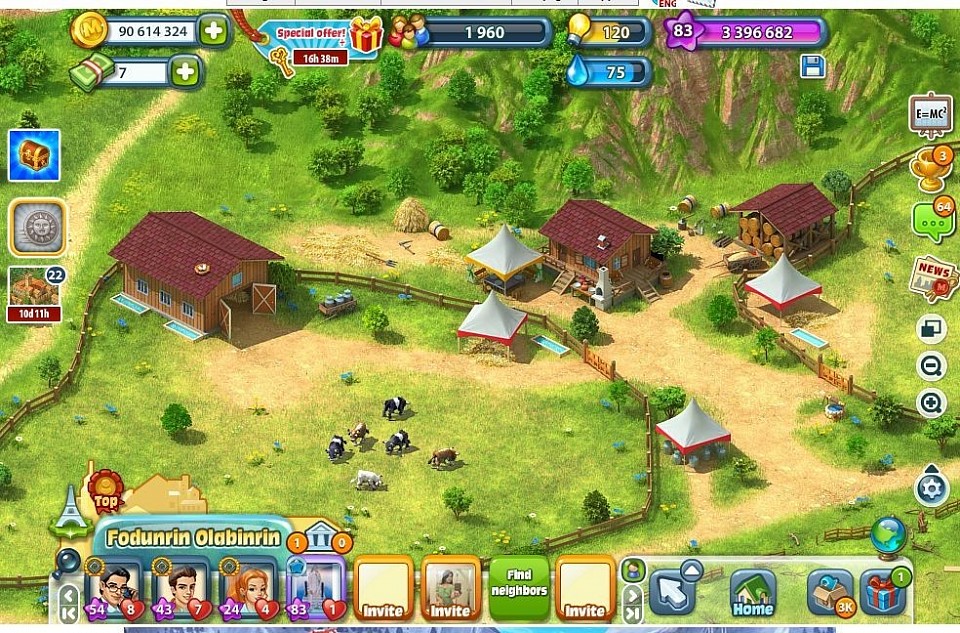Open the gear settings menu
Viewport: 960px width, 633px height.
[x=931, y=489]
